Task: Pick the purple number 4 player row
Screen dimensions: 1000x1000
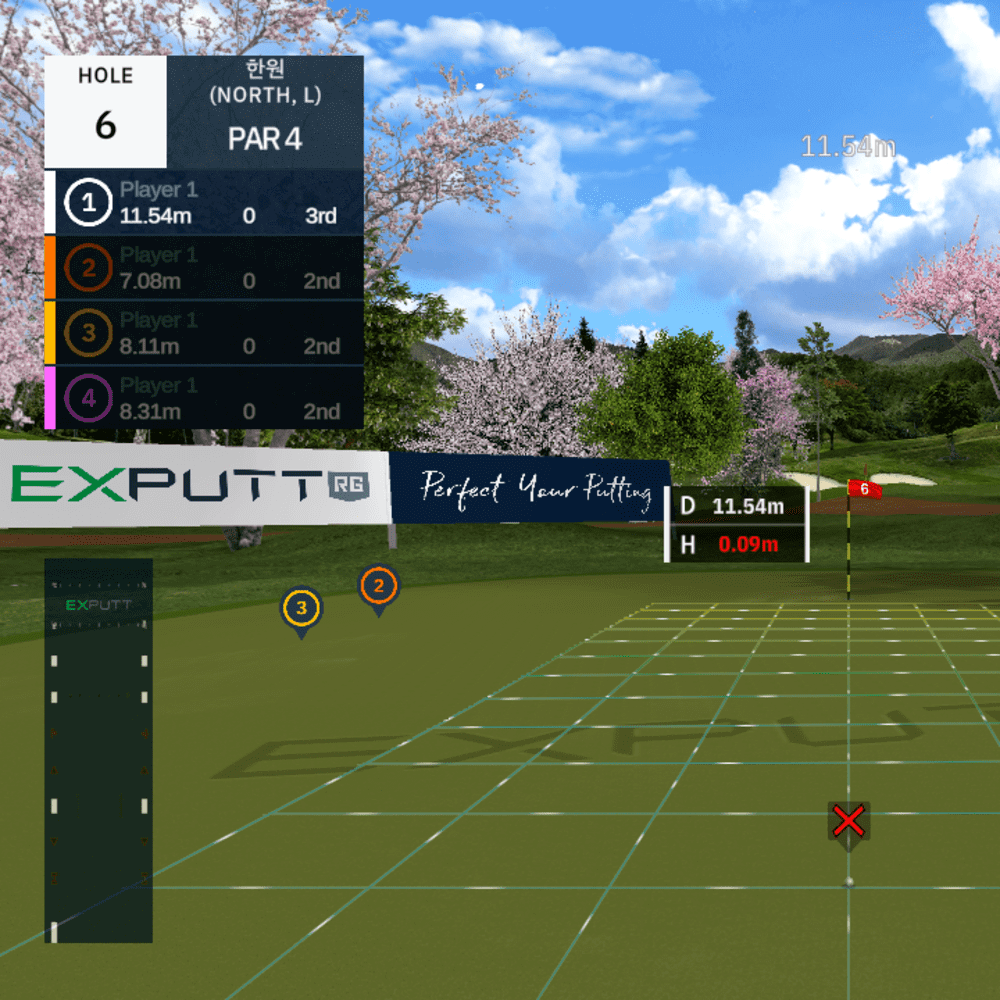Action: pos(204,398)
